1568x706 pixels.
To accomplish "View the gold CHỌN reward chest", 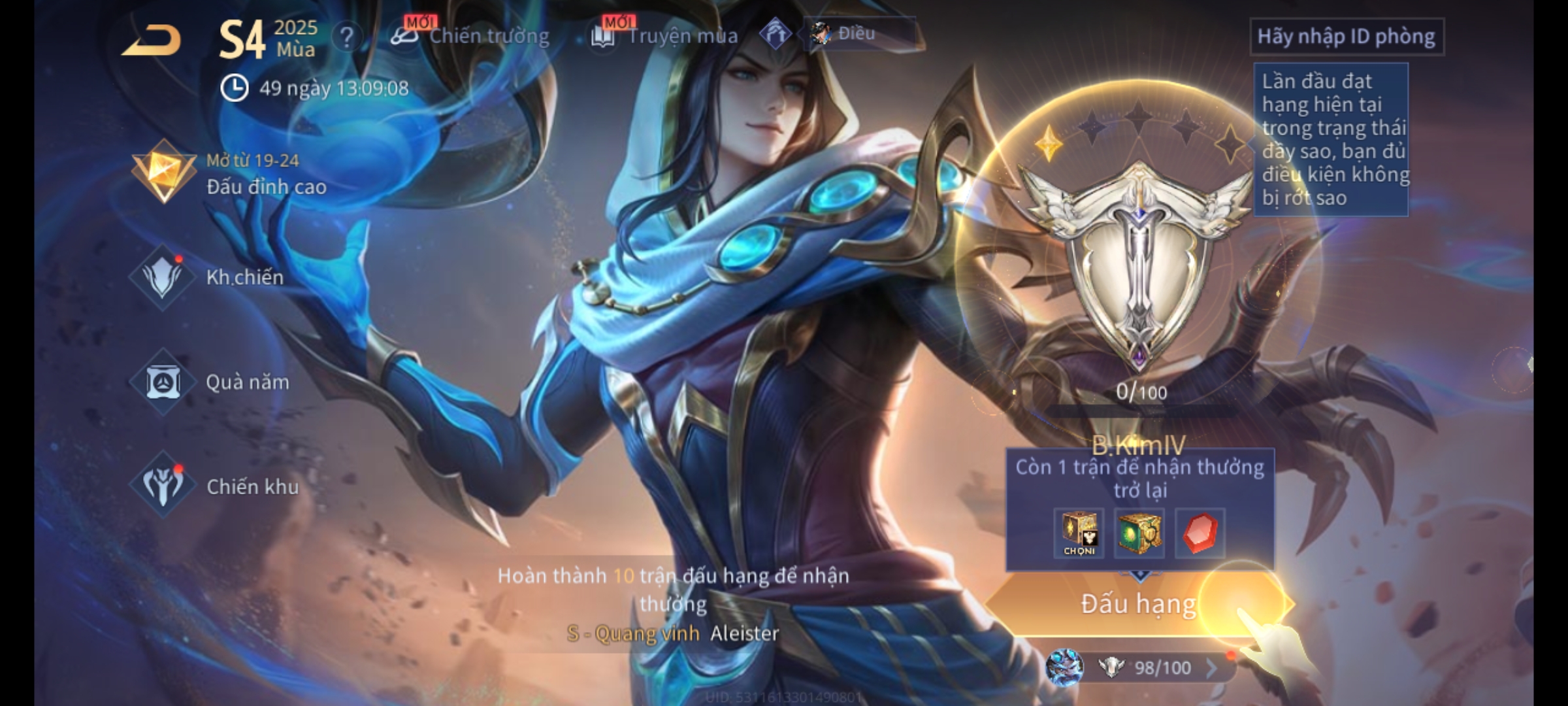I will [1079, 533].
